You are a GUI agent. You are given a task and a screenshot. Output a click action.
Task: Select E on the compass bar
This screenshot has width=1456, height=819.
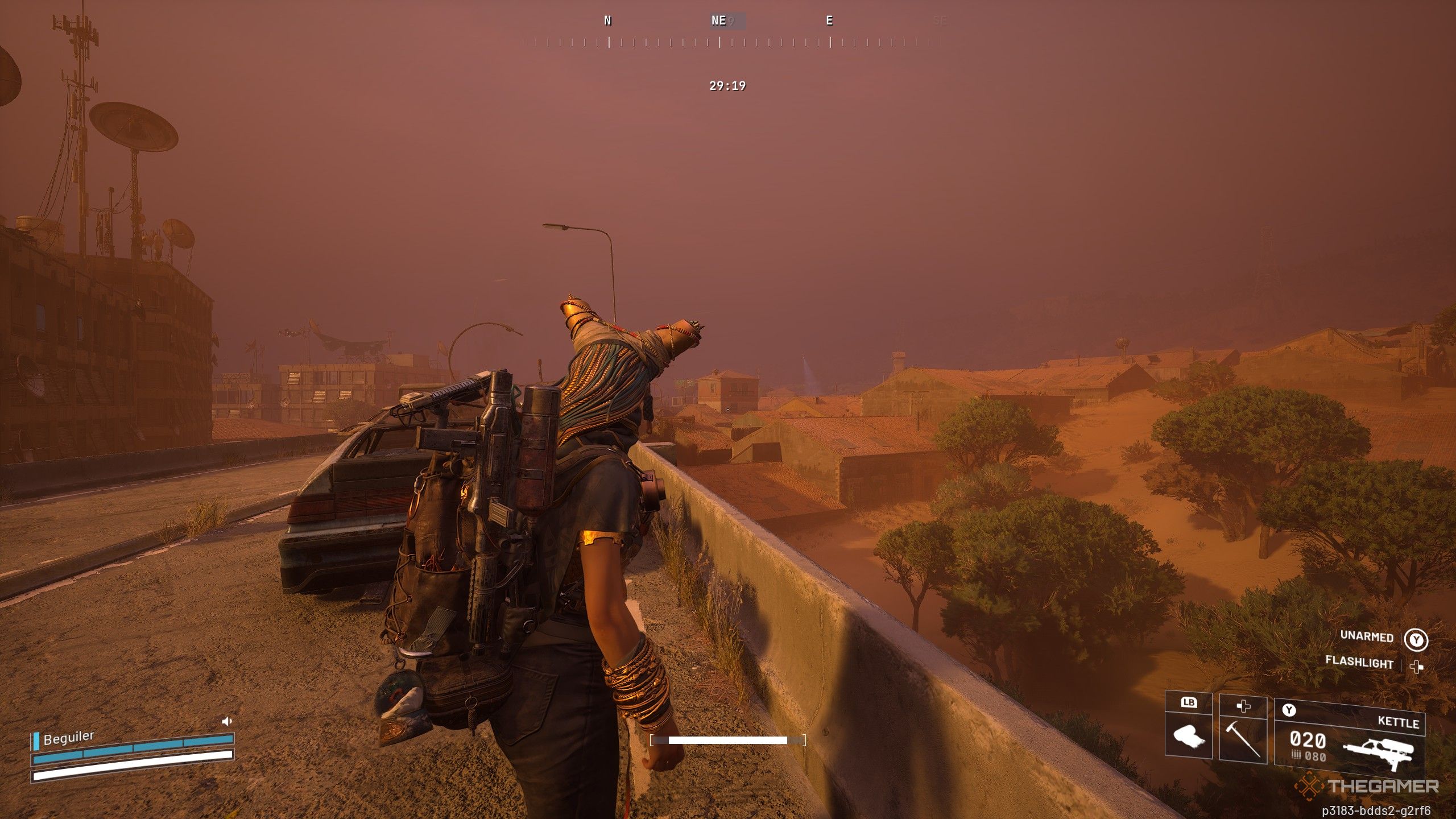[x=829, y=21]
